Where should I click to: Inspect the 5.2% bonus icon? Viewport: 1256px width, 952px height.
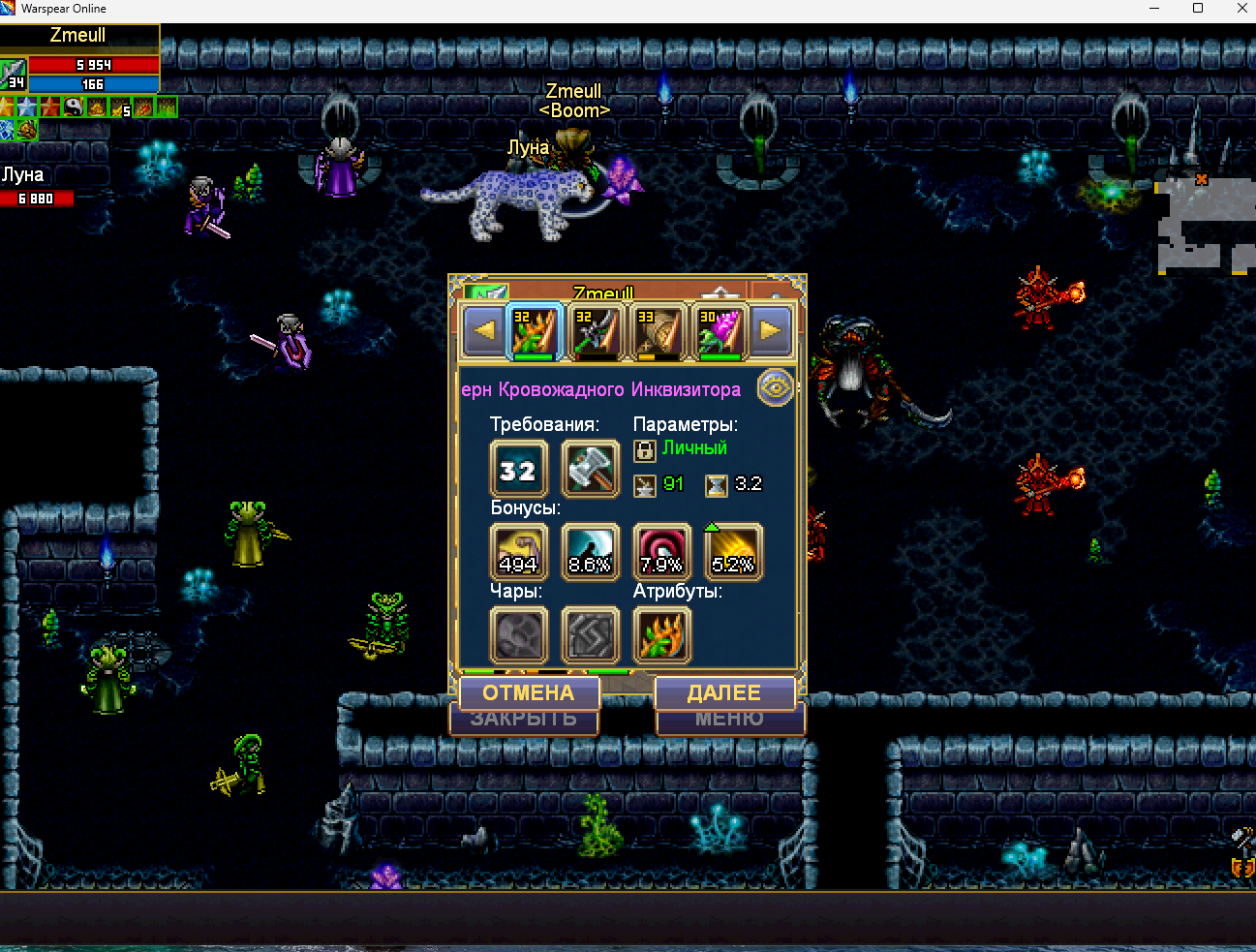tap(733, 552)
